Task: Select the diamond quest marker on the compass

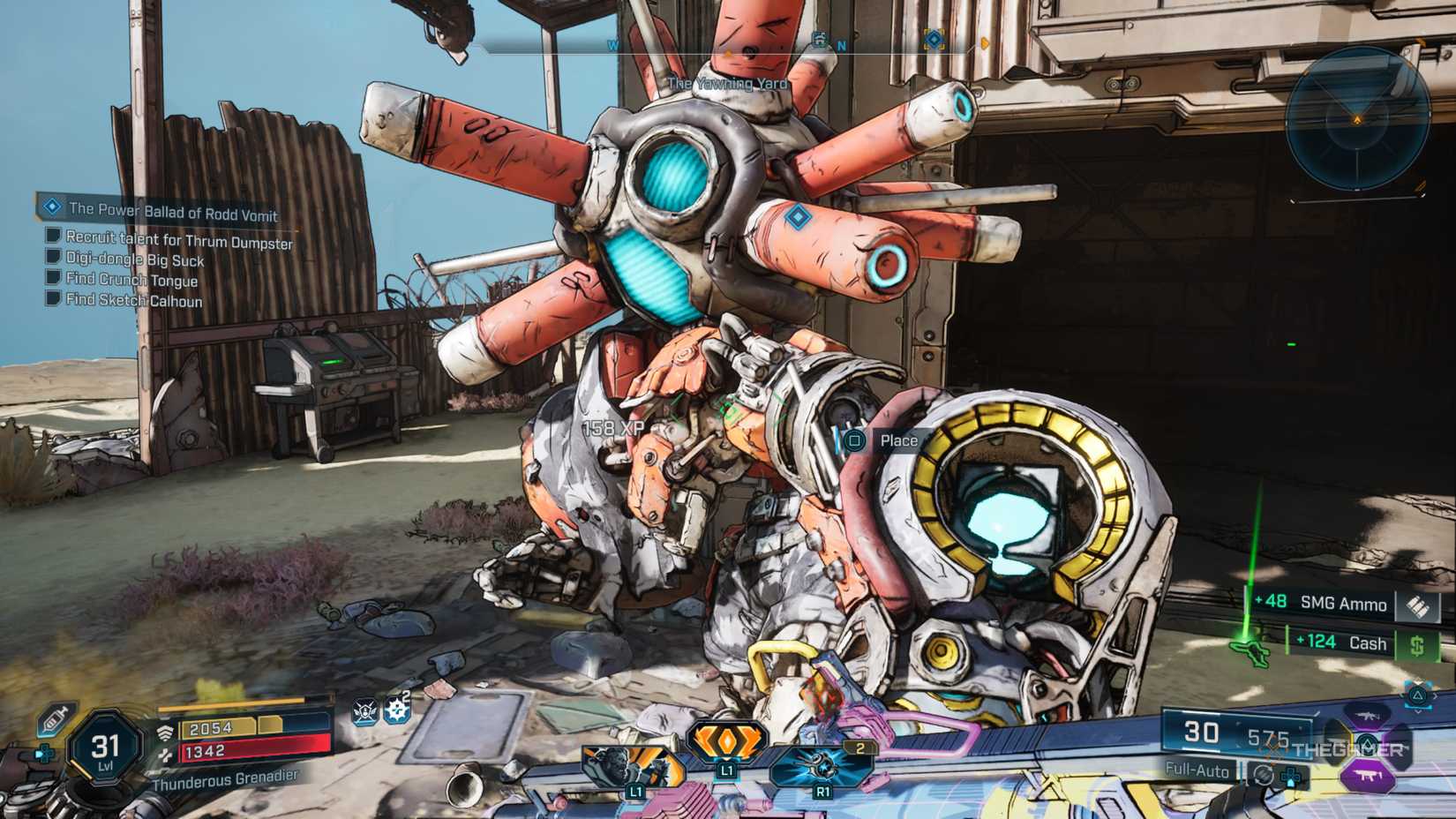Action: coord(934,40)
